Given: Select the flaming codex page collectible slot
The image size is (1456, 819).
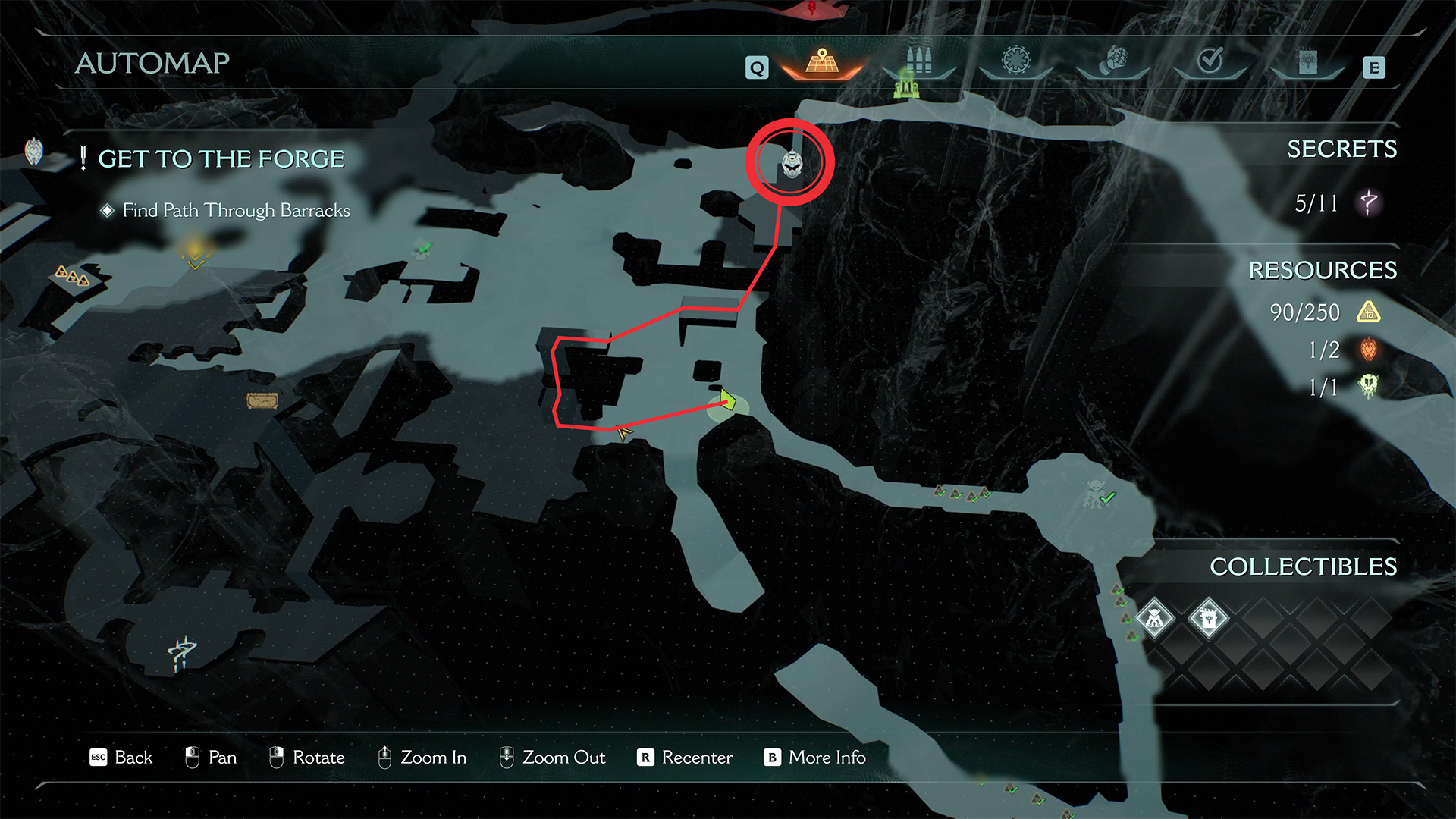Looking at the screenshot, I should pyautogui.click(x=1209, y=618).
